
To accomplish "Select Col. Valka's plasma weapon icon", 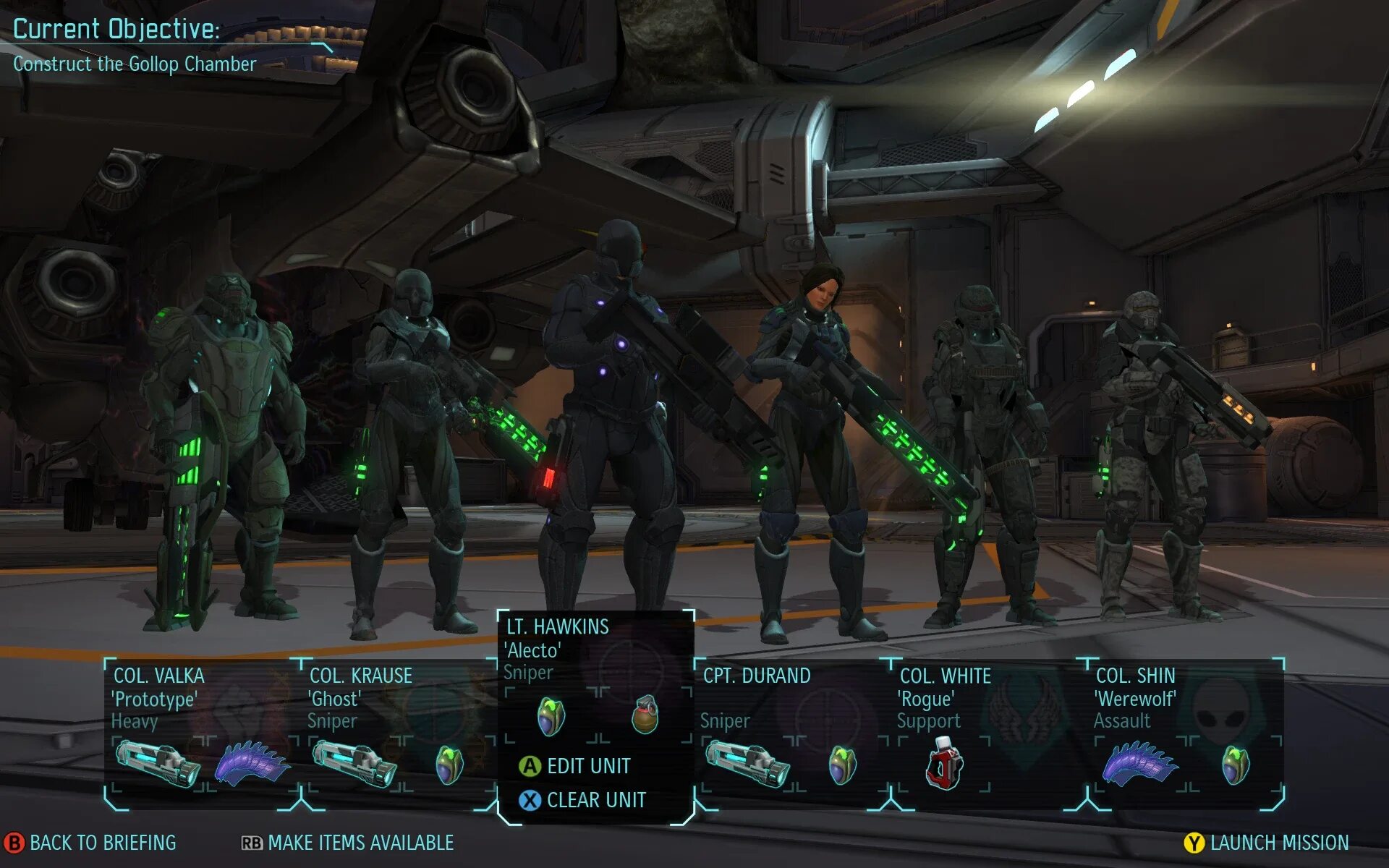I will click(158, 765).
